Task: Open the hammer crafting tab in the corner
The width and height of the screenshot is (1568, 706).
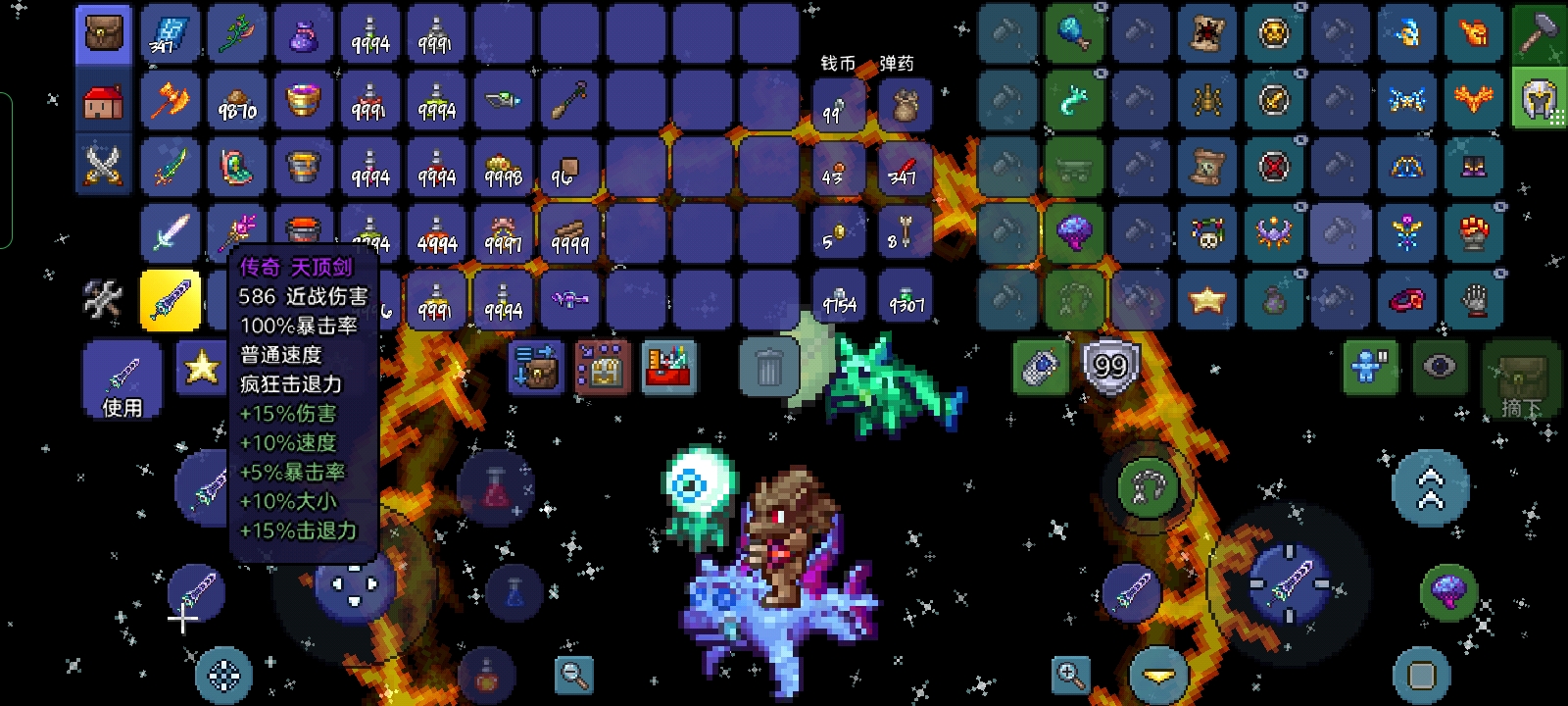Action: pyautogui.click(x=1539, y=33)
